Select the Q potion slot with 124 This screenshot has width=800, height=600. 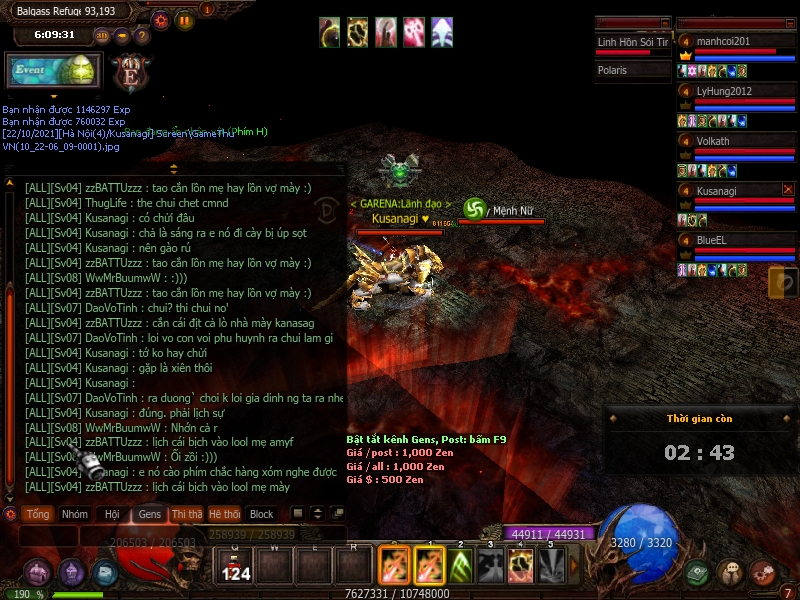[236, 567]
